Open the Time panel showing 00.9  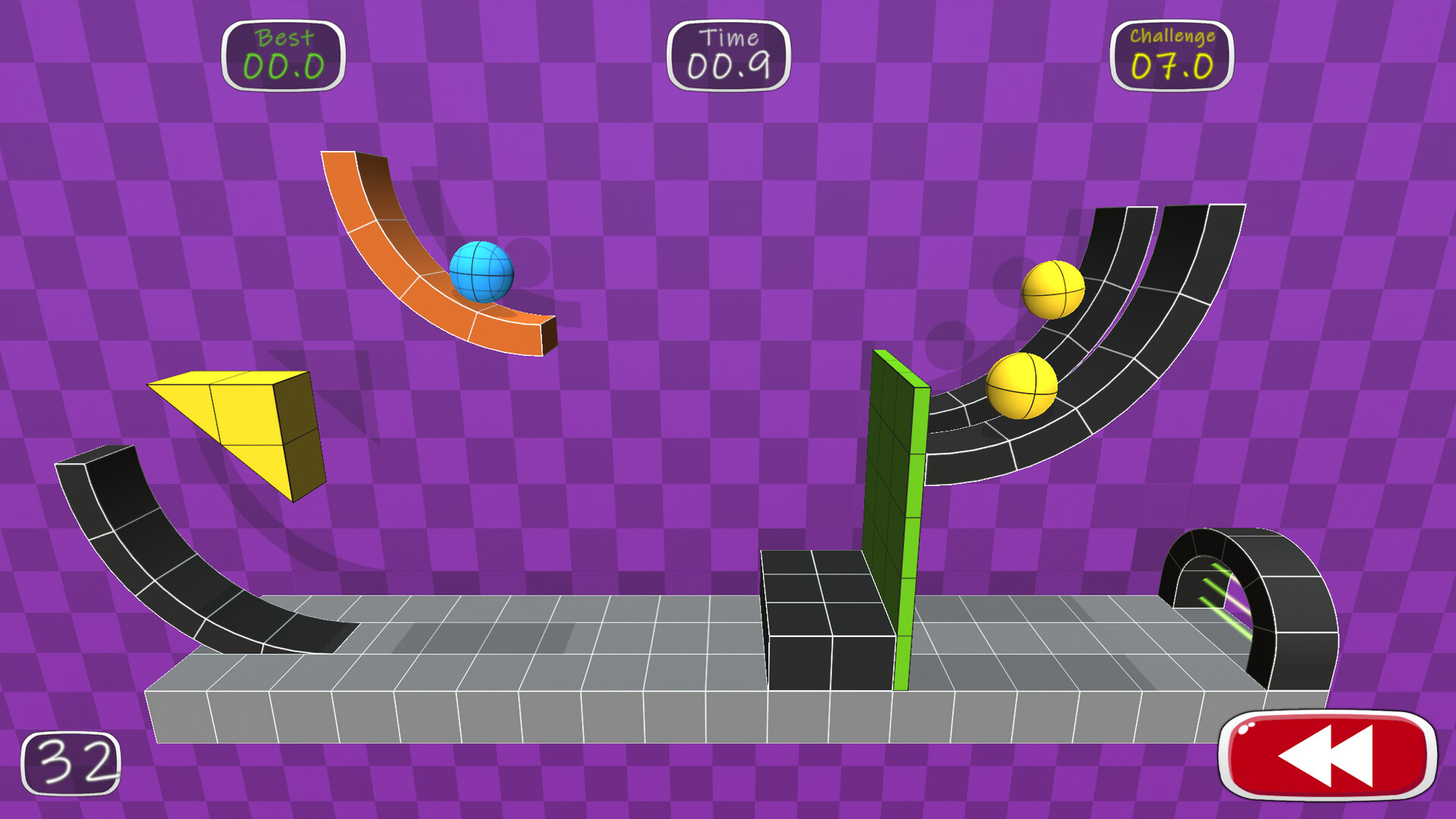tap(729, 55)
